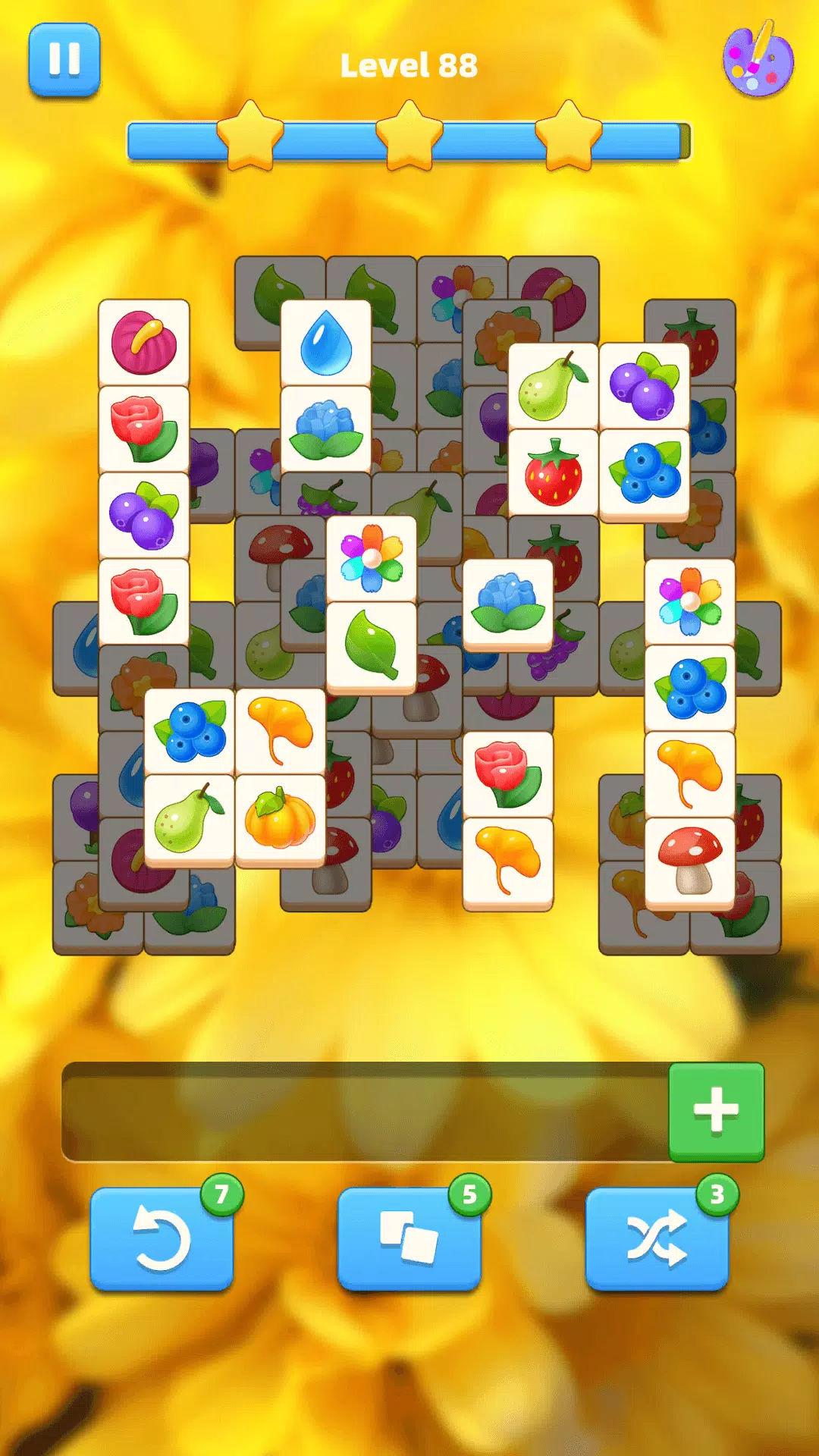Add an extra tray slot with the plus button

pos(716,1111)
